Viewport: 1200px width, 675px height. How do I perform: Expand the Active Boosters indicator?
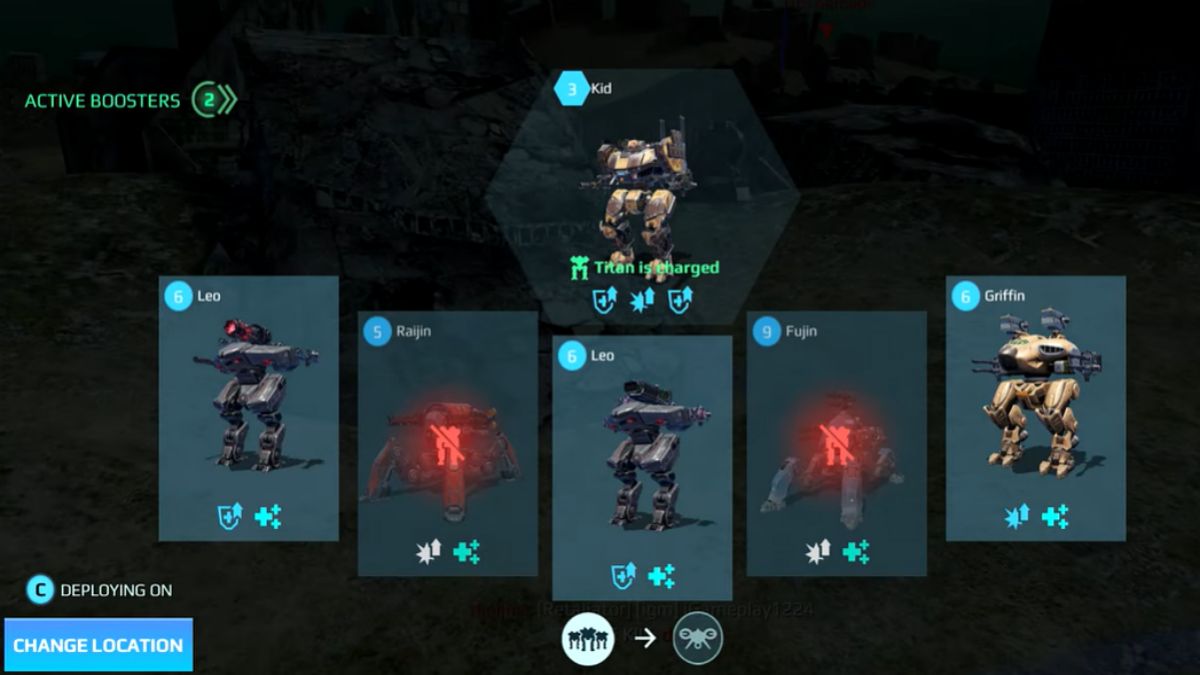[x=213, y=100]
